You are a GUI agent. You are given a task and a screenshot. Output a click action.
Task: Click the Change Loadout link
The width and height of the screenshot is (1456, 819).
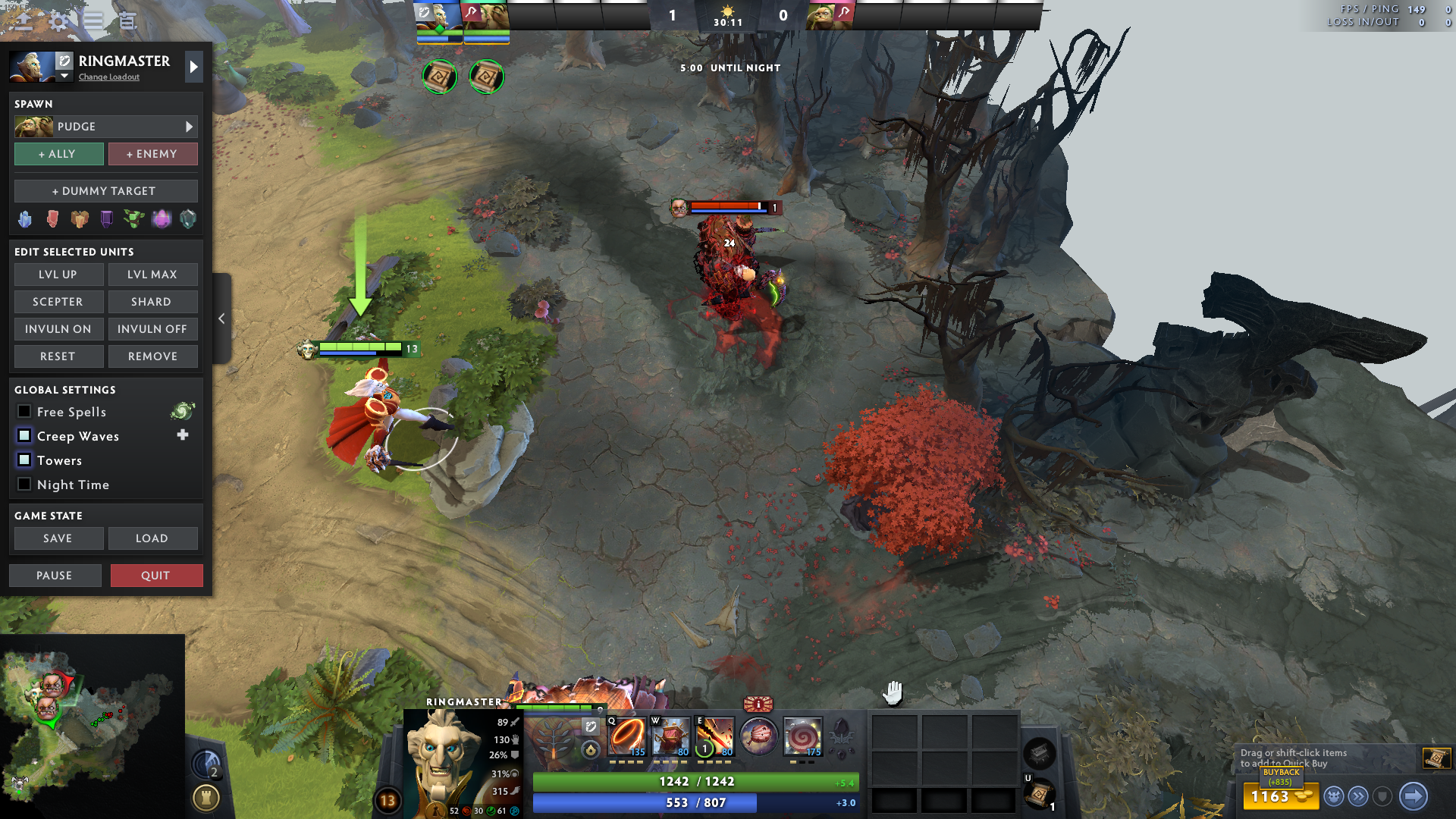(109, 77)
